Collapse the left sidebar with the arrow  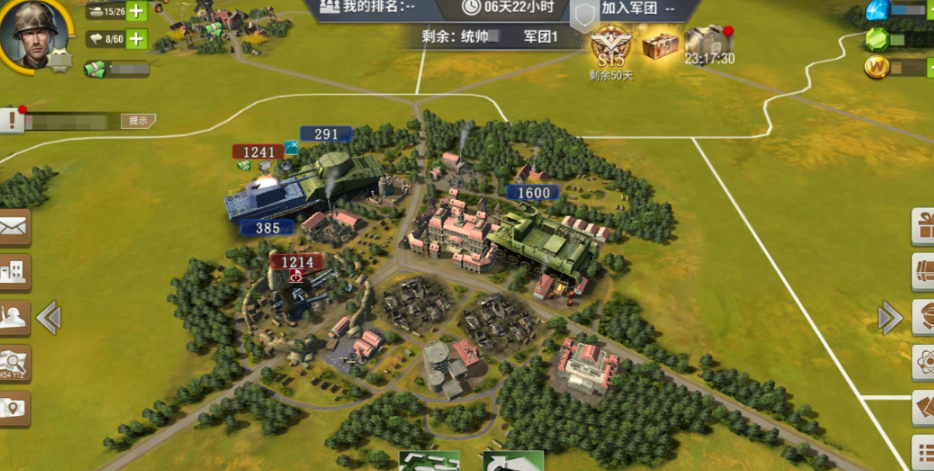[x=49, y=318]
